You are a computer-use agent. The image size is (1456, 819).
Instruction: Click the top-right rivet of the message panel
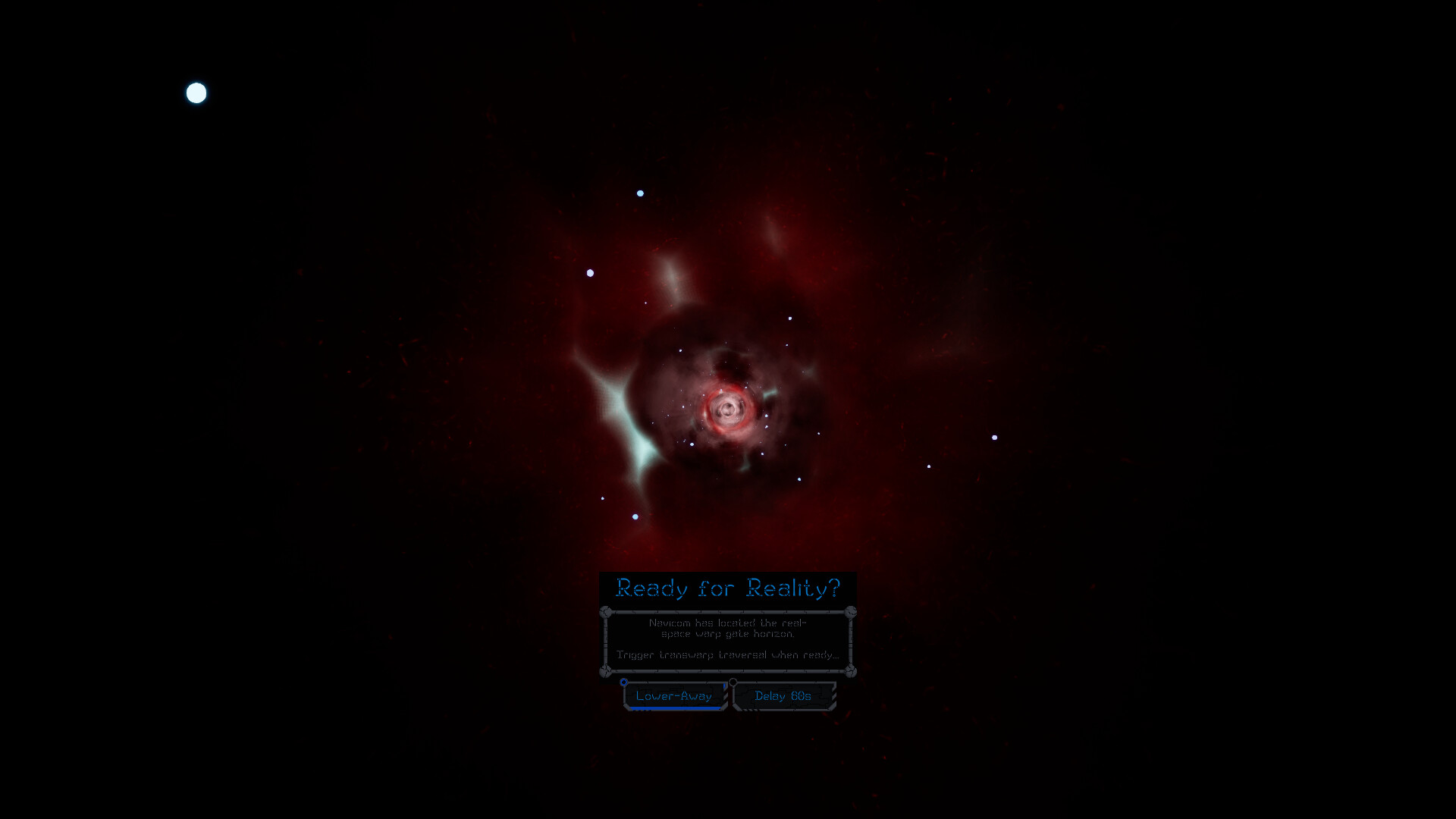(x=850, y=611)
